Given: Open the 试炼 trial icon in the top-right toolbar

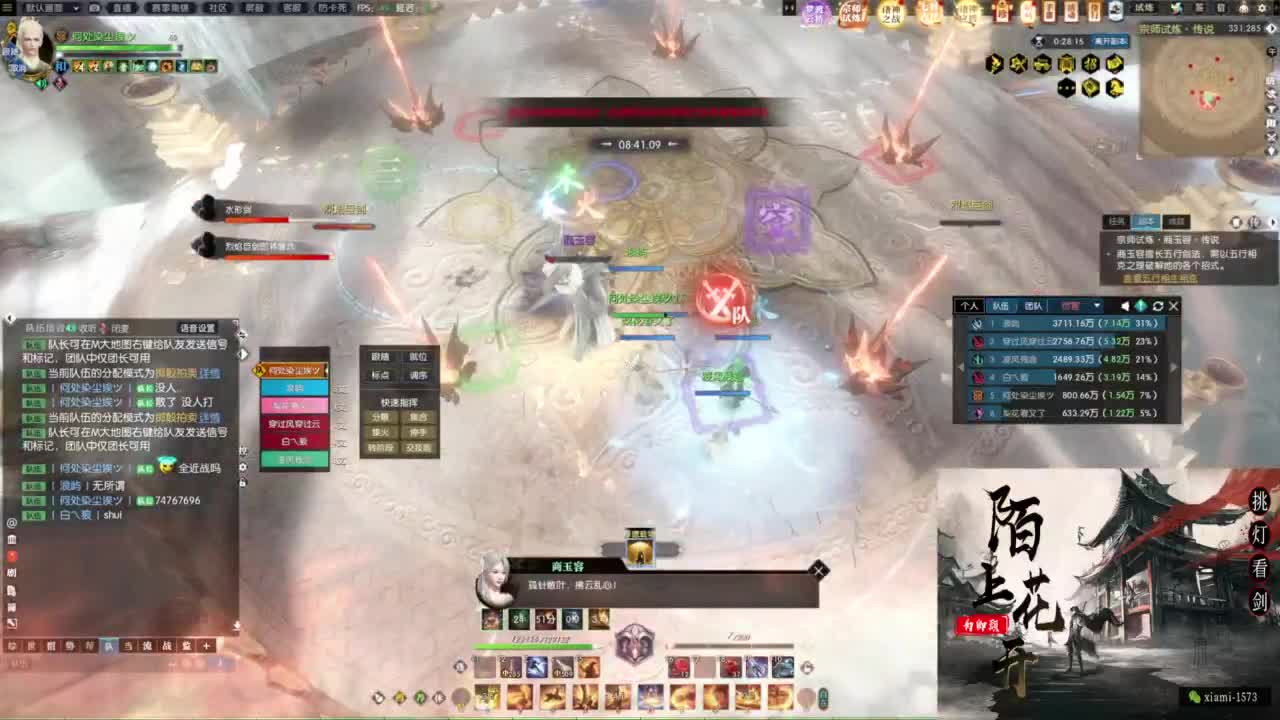Looking at the screenshot, I should click(1143, 8).
